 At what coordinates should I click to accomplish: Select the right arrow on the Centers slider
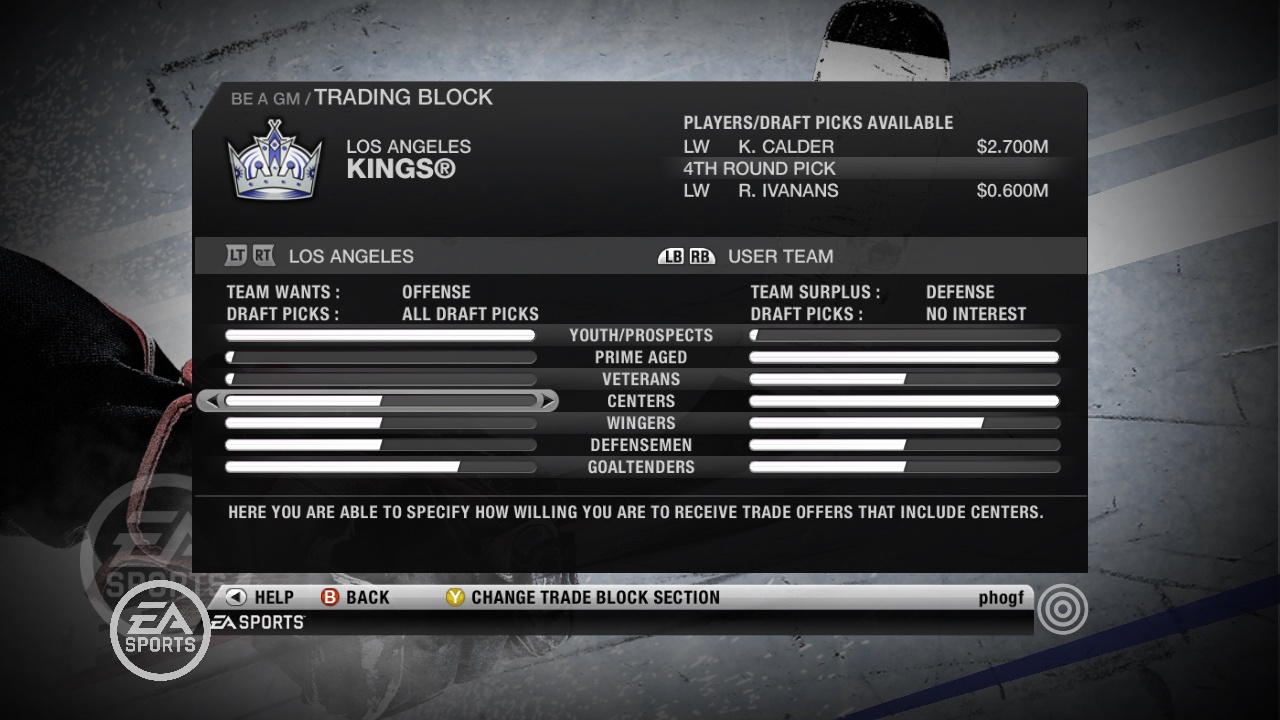(x=548, y=400)
